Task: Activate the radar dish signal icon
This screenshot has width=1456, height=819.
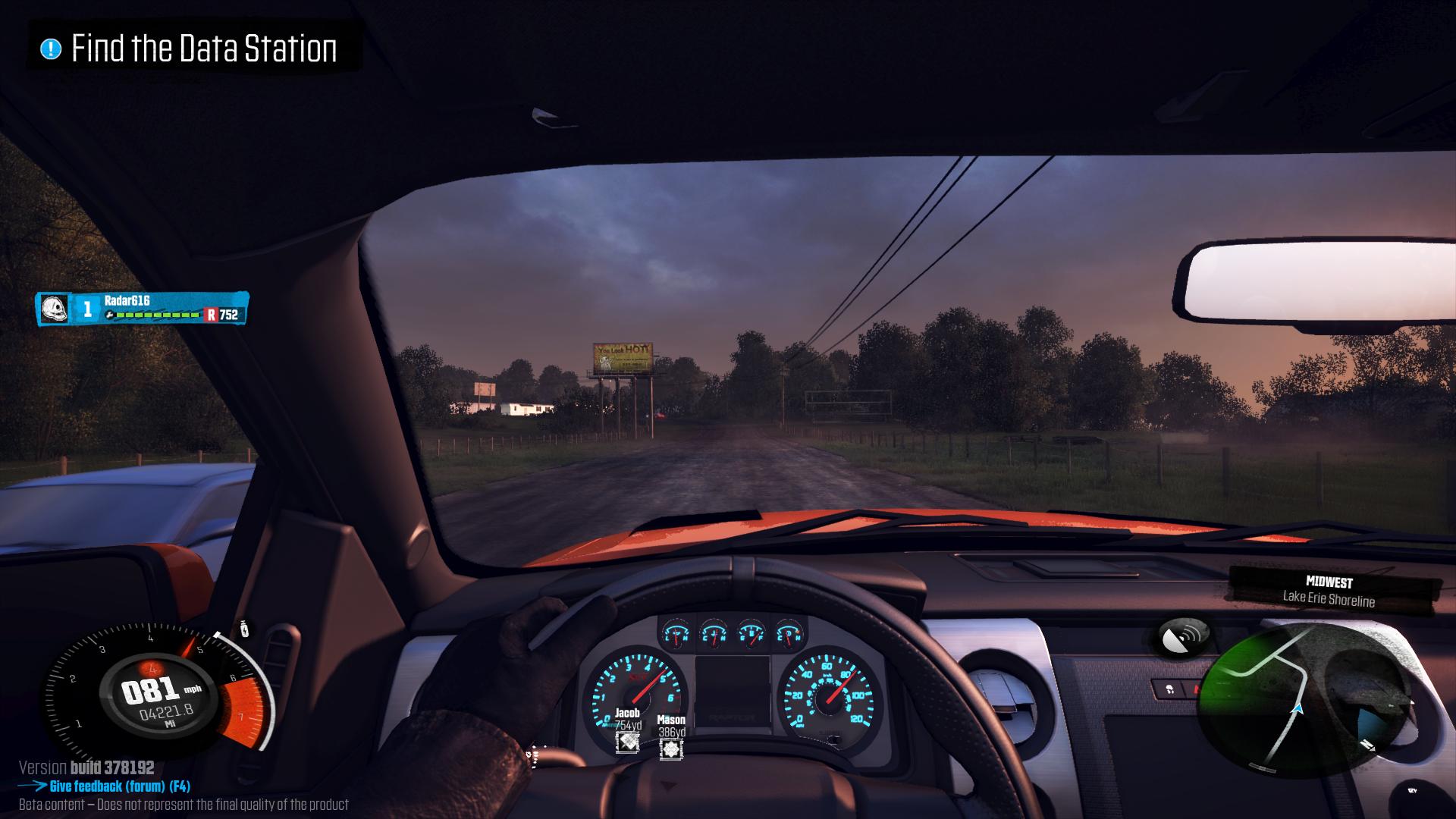Action: [1184, 636]
